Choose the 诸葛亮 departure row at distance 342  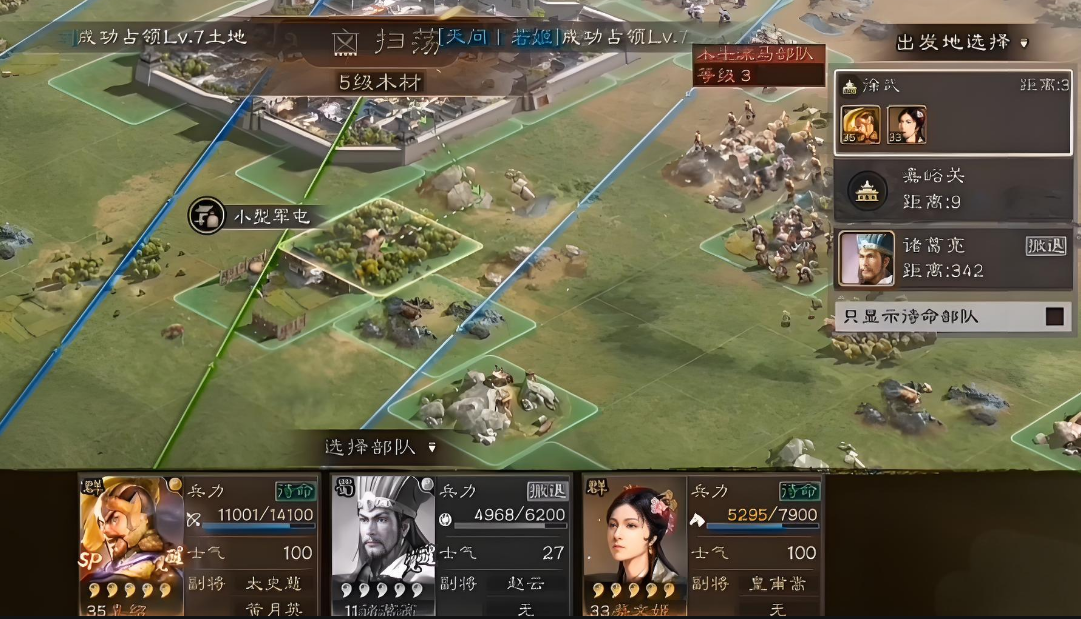(x=952, y=258)
